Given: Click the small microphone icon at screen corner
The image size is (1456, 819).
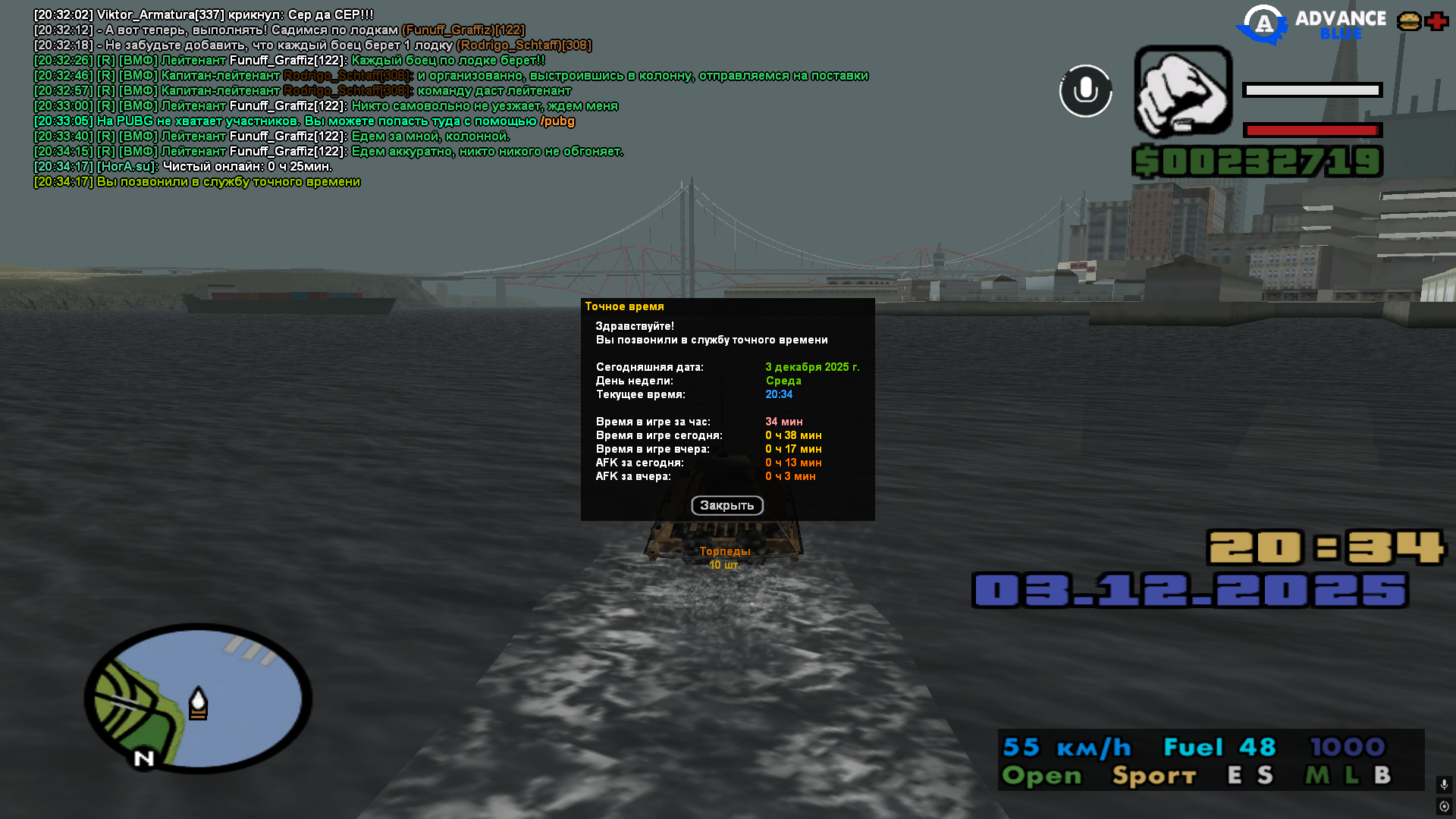Looking at the screenshot, I should (x=1444, y=784).
